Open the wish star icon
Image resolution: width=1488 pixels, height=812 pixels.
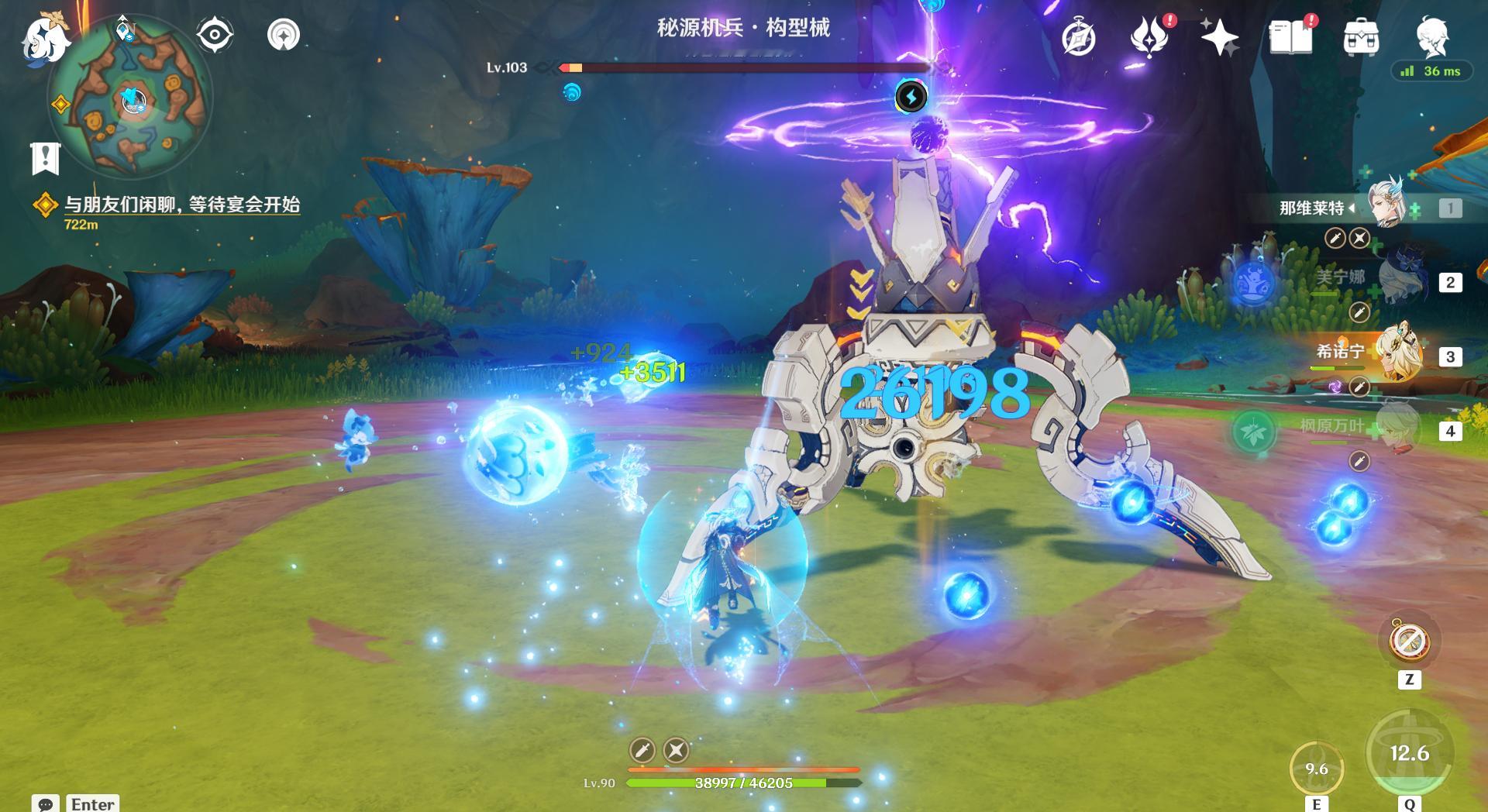1219,37
